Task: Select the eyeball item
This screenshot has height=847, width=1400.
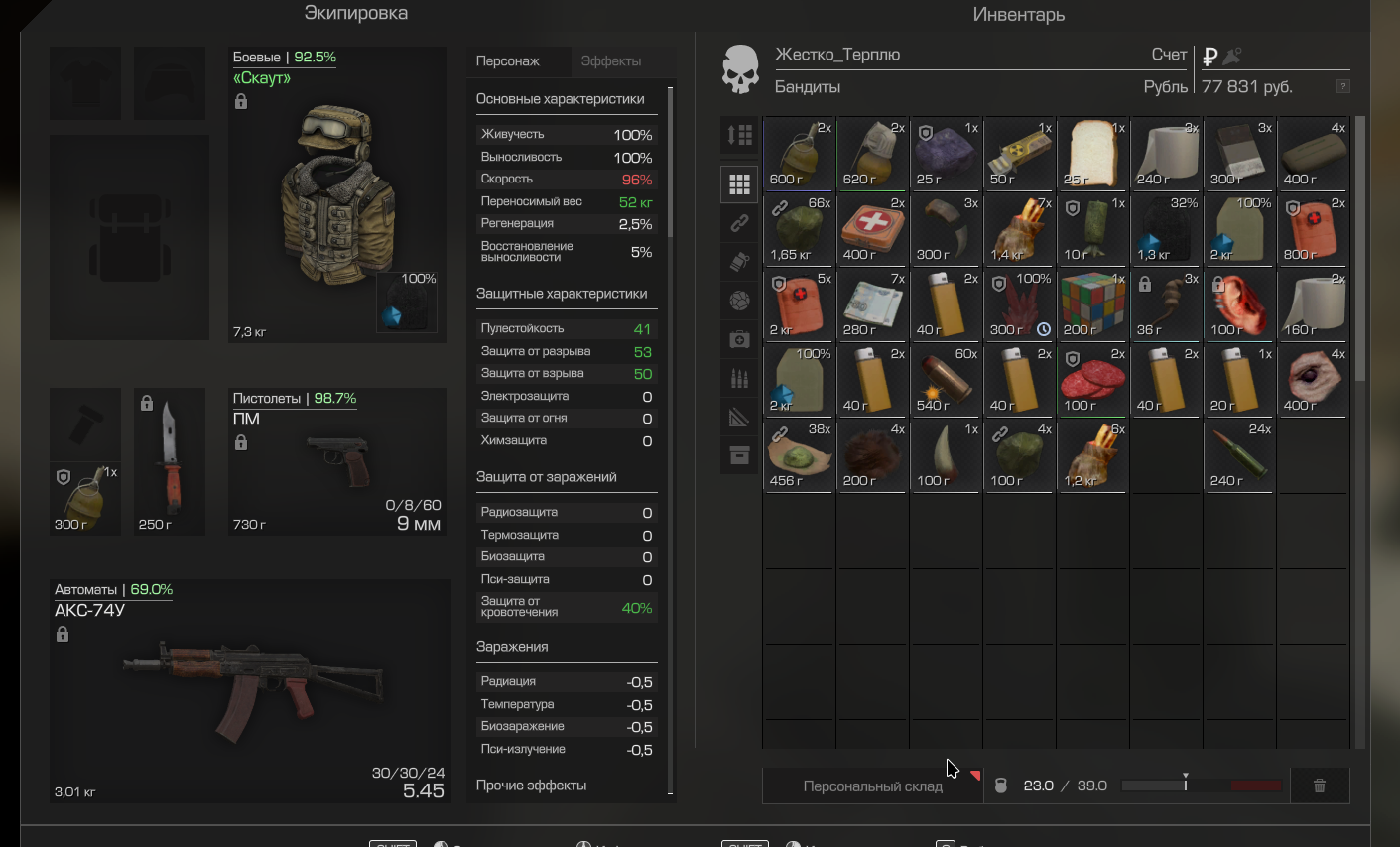Action: (1313, 380)
